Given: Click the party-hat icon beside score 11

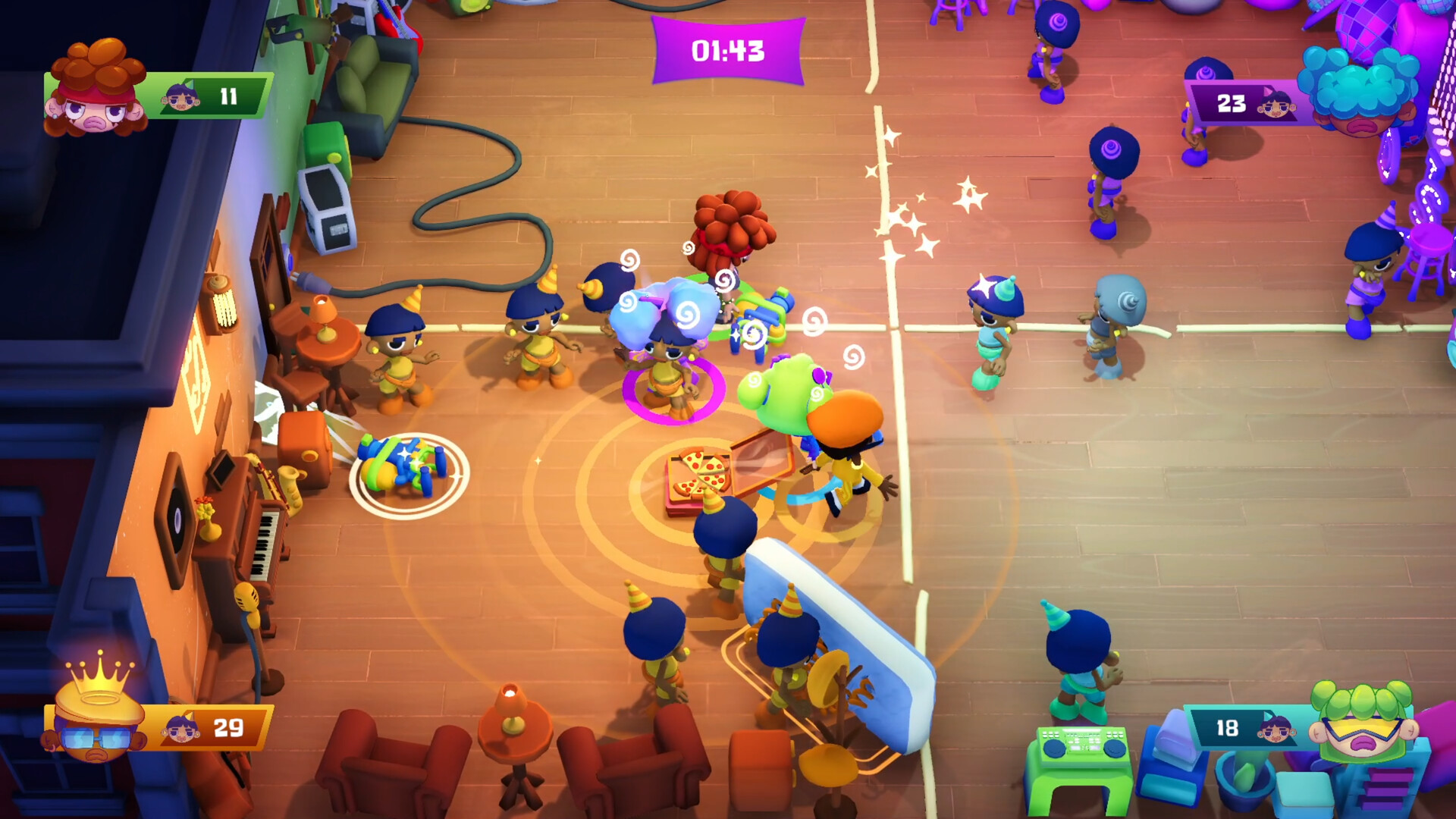Looking at the screenshot, I should pyautogui.click(x=180, y=97).
